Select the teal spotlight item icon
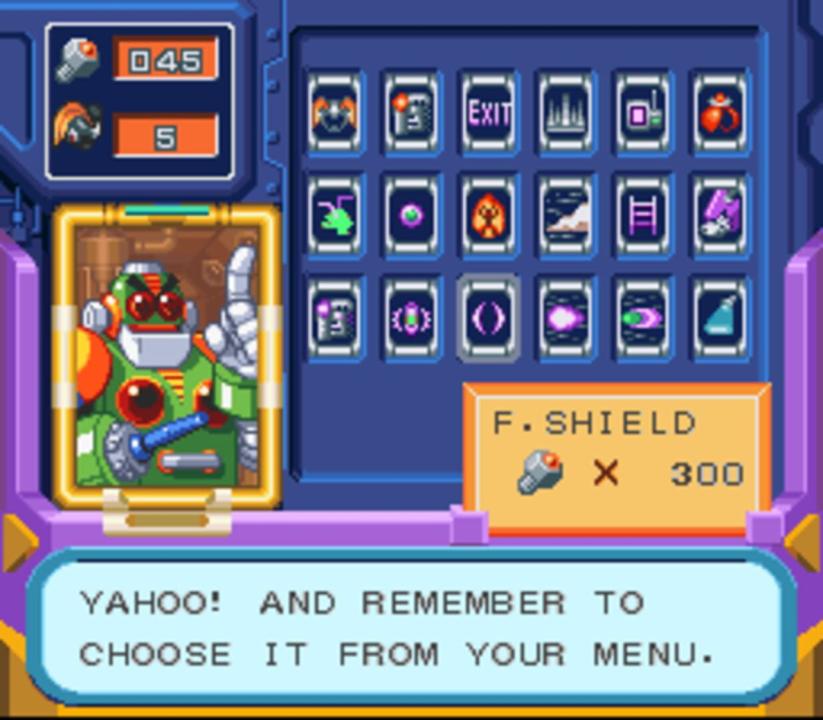Screen dimensions: 823x720 coord(720,318)
